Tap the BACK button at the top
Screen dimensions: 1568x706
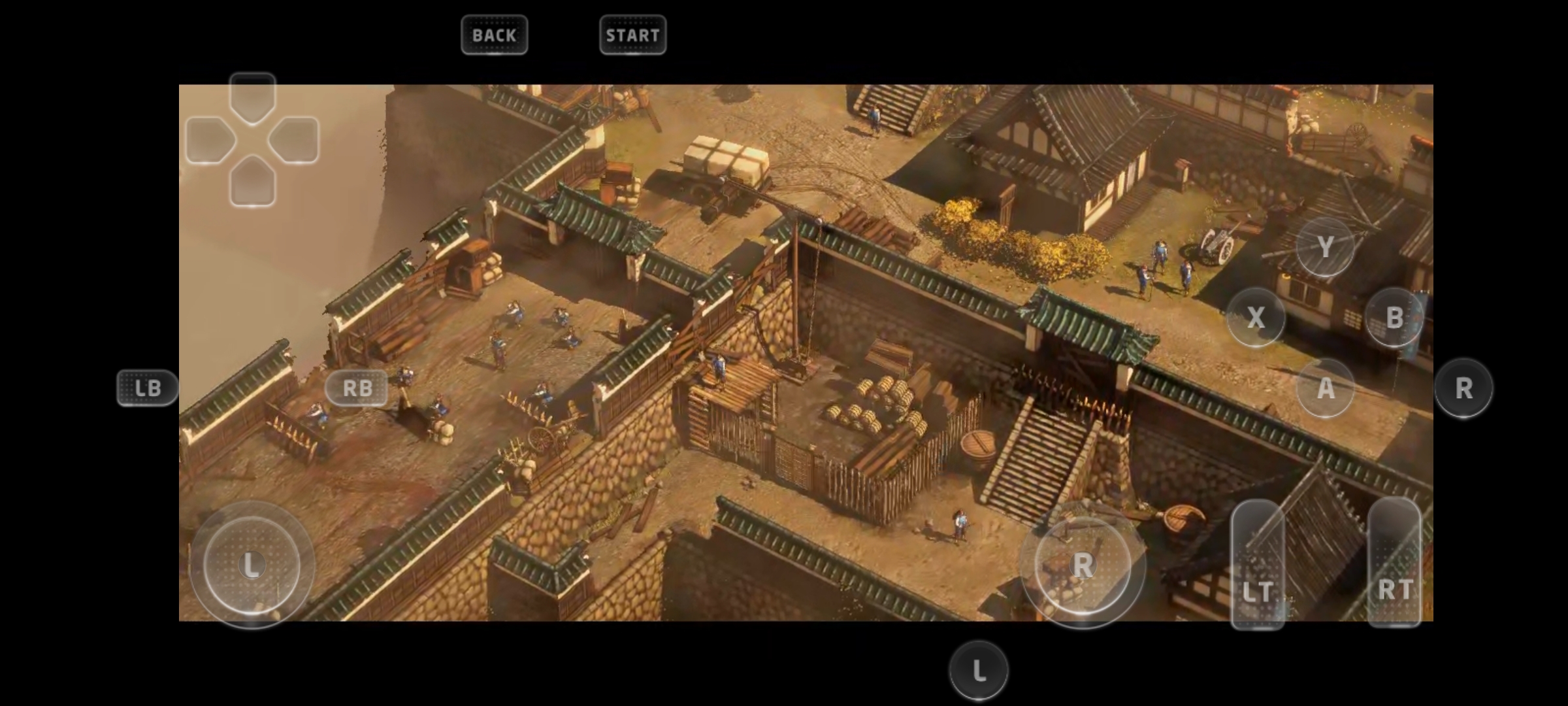(x=494, y=35)
